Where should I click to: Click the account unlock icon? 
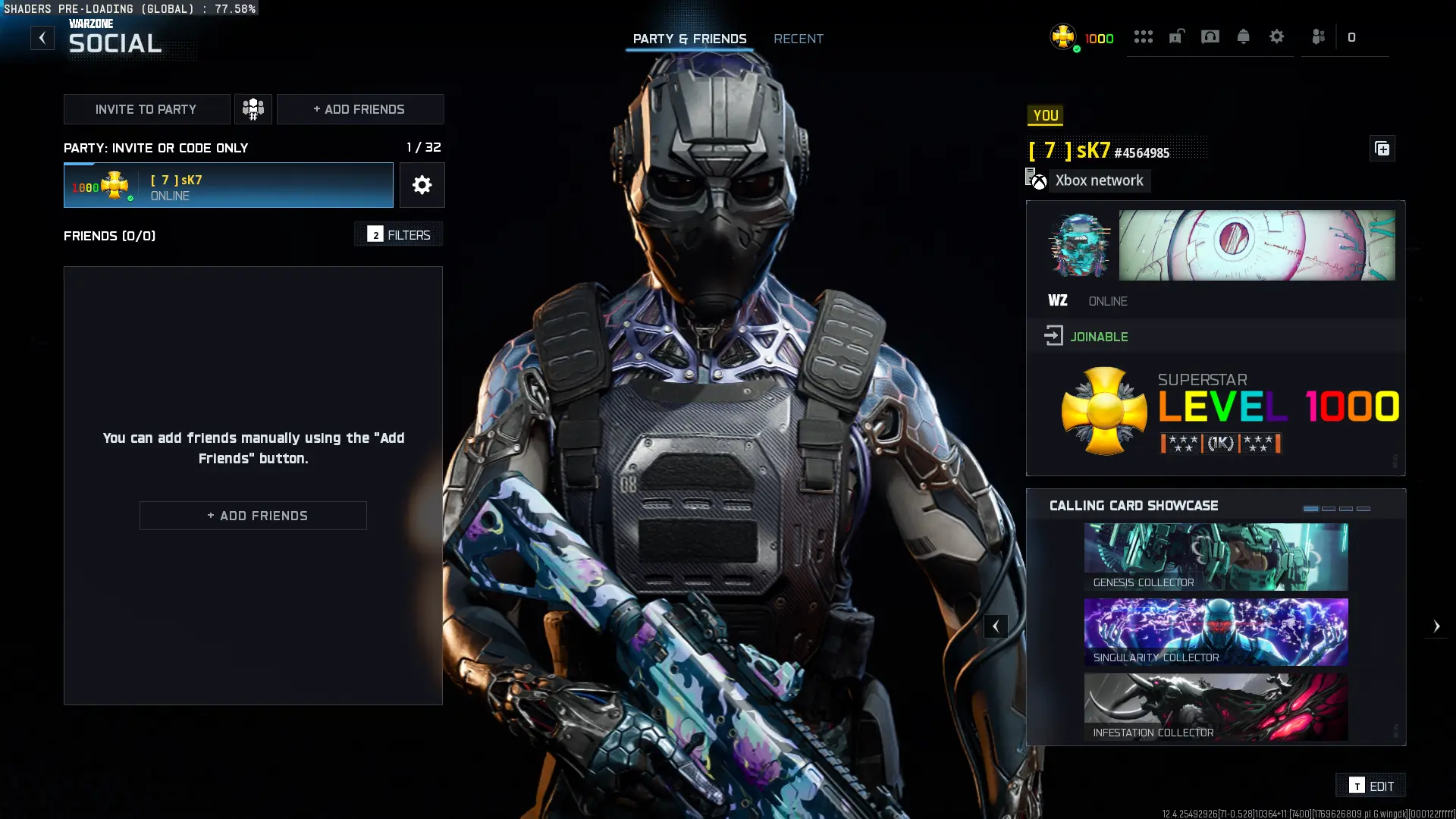pos(1176,36)
